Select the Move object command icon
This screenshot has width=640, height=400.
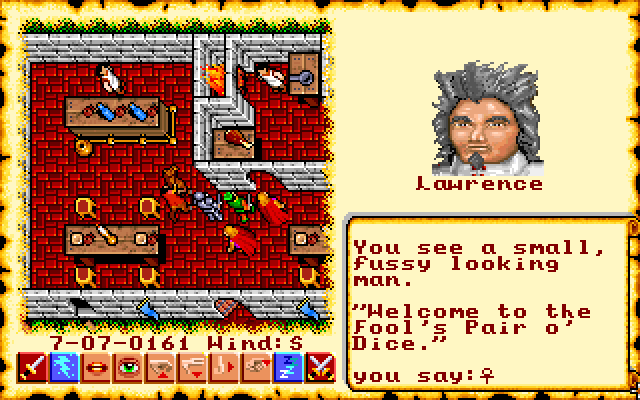(225, 368)
